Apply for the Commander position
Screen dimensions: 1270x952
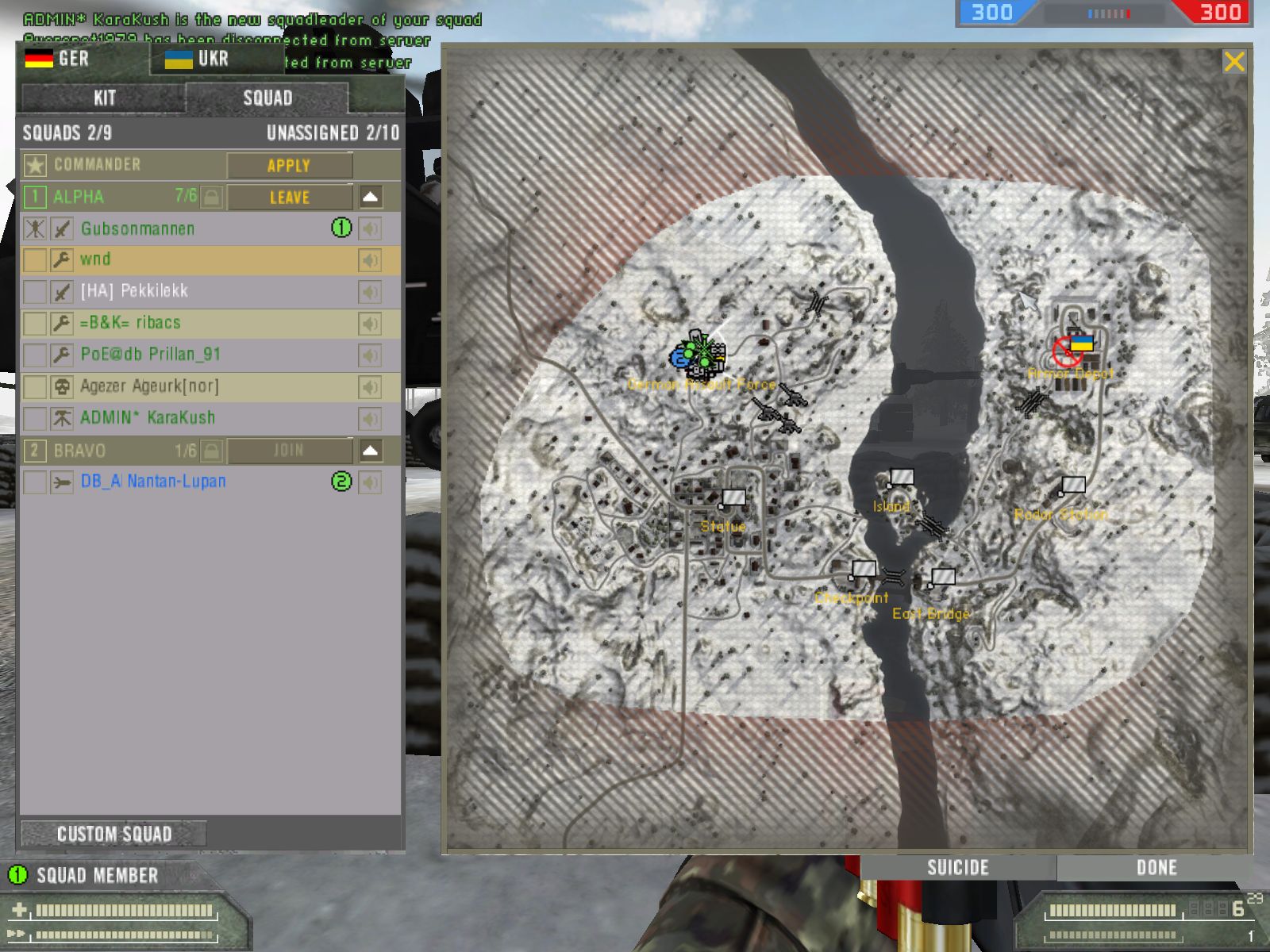pos(289,166)
